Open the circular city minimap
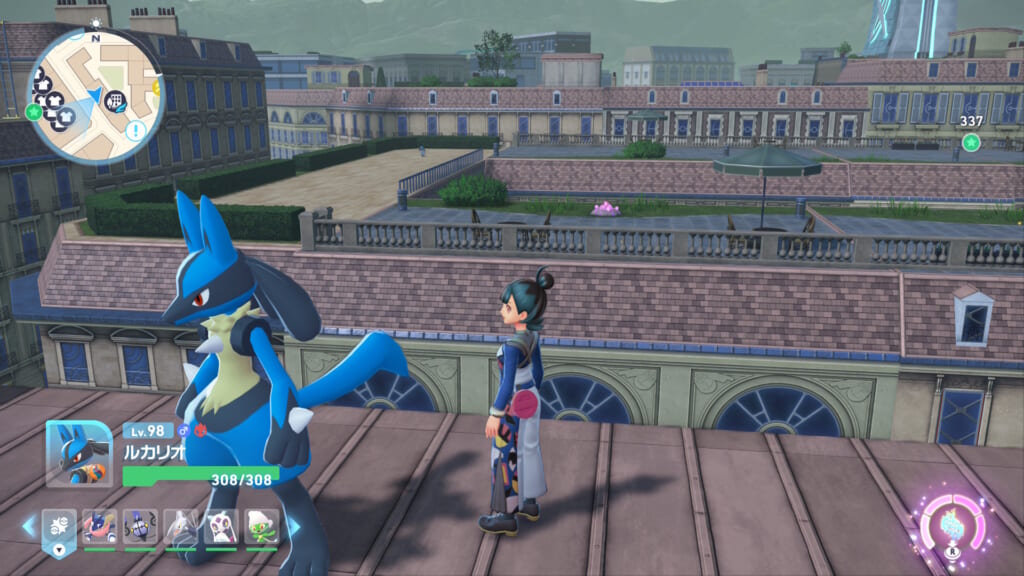Image resolution: width=1024 pixels, height=576 pixels. pyautogui.click(x=95, y=96)
